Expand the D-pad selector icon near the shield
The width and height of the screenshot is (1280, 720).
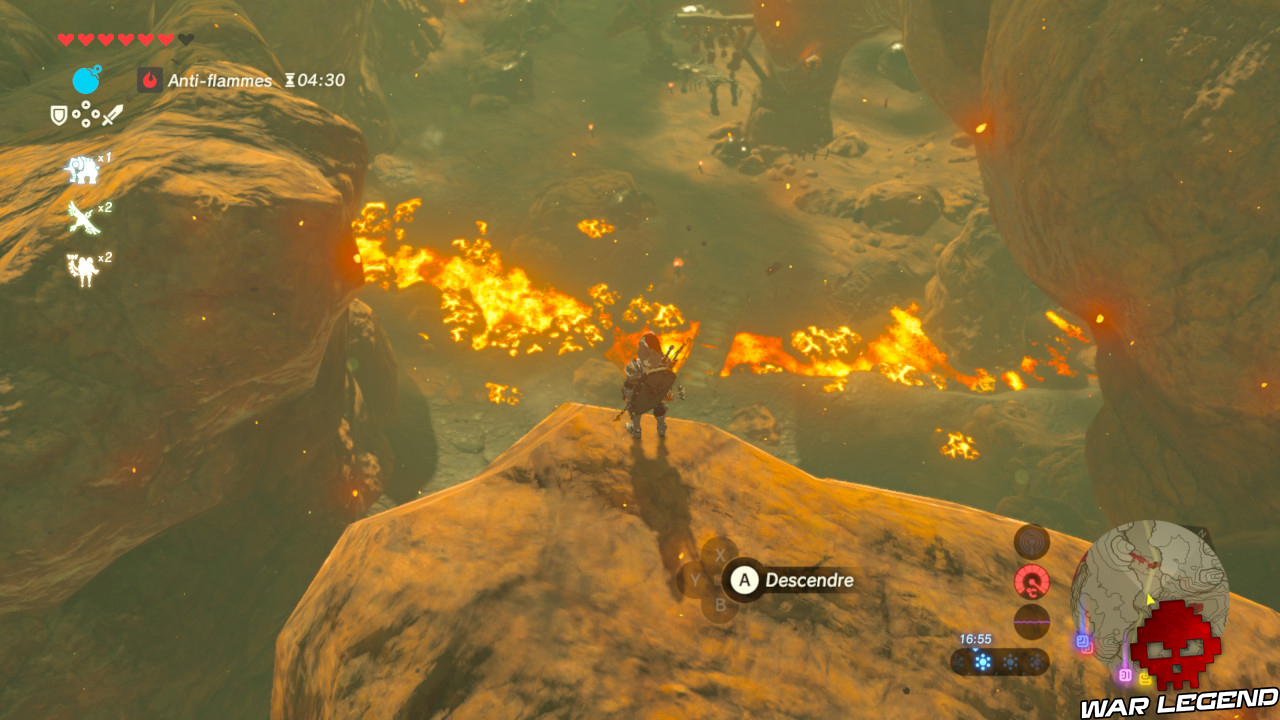[85, 114]
